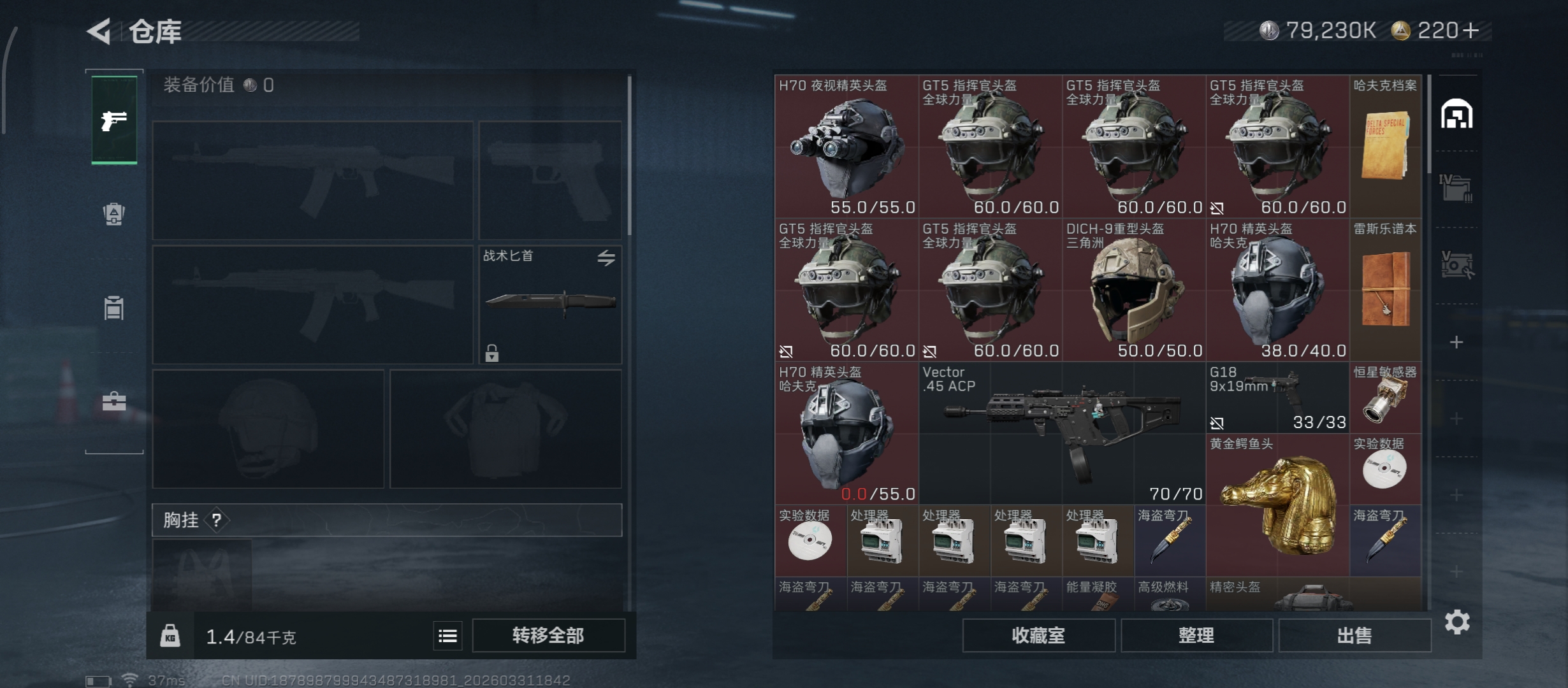
Task: Open the toolbox briefcase tab
Action: (114, 401)
